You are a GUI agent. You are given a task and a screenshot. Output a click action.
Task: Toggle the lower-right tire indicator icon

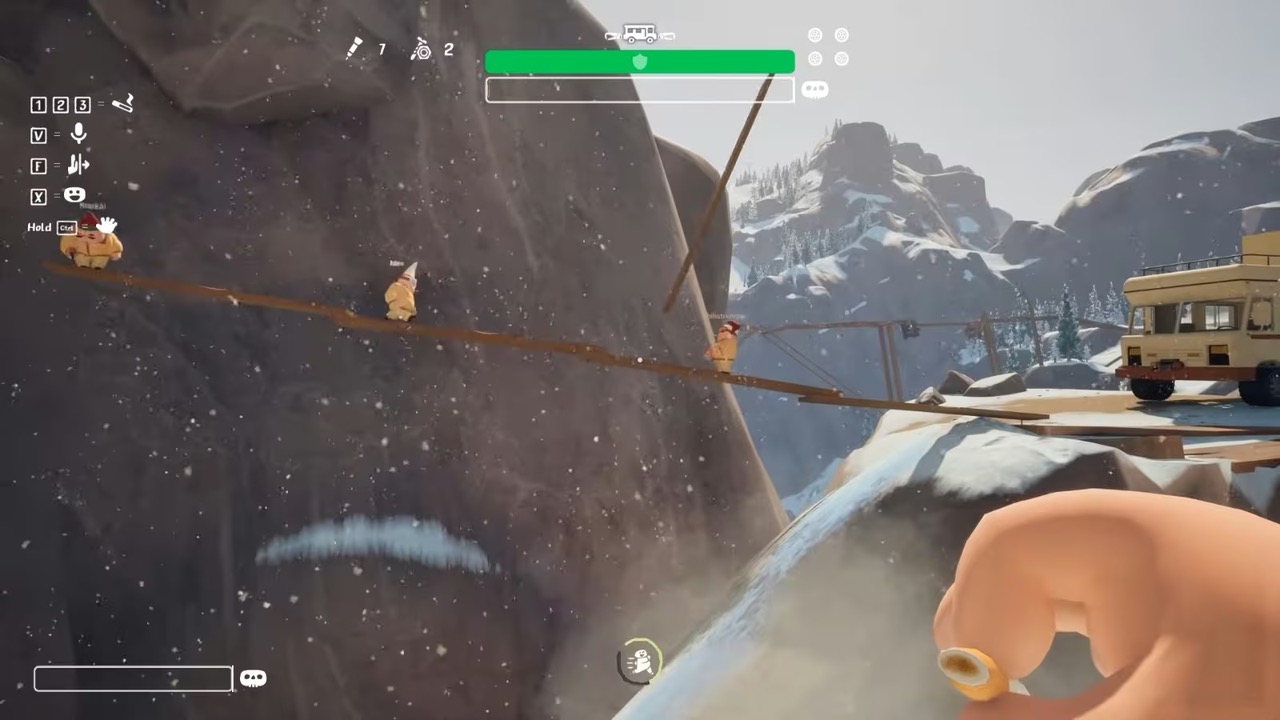[841, 59]
